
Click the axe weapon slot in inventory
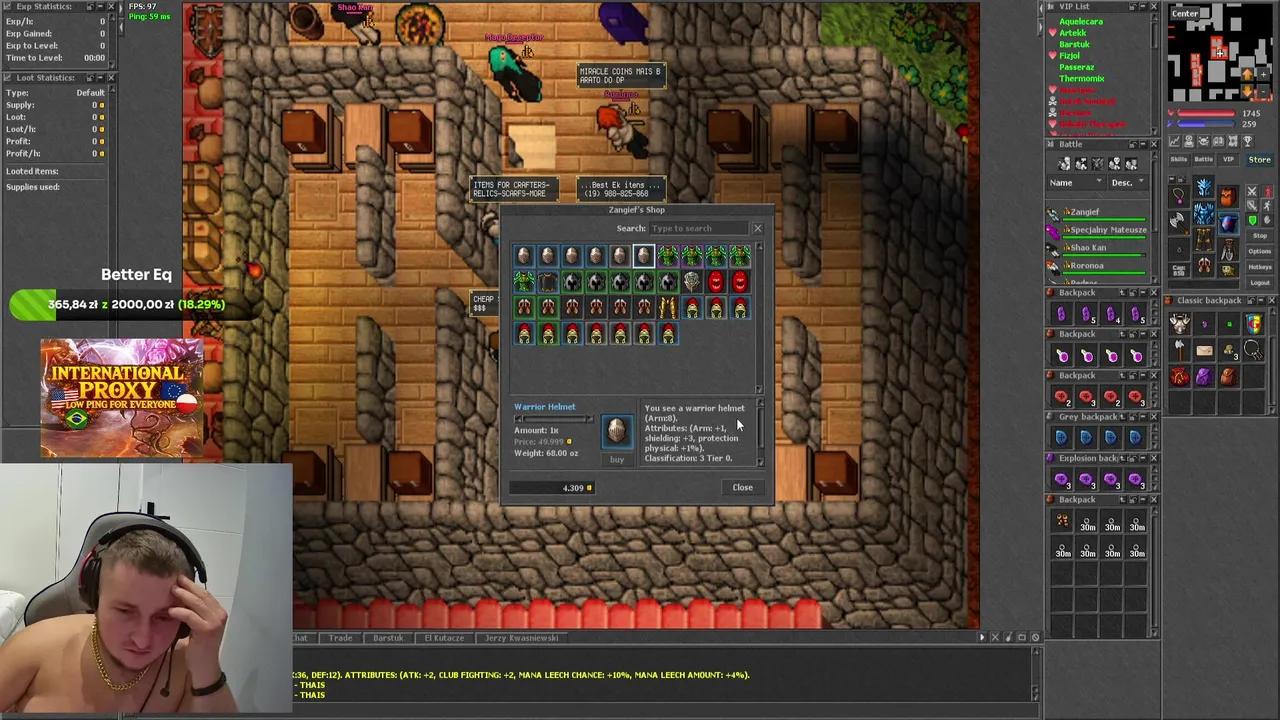[1177, 220]
